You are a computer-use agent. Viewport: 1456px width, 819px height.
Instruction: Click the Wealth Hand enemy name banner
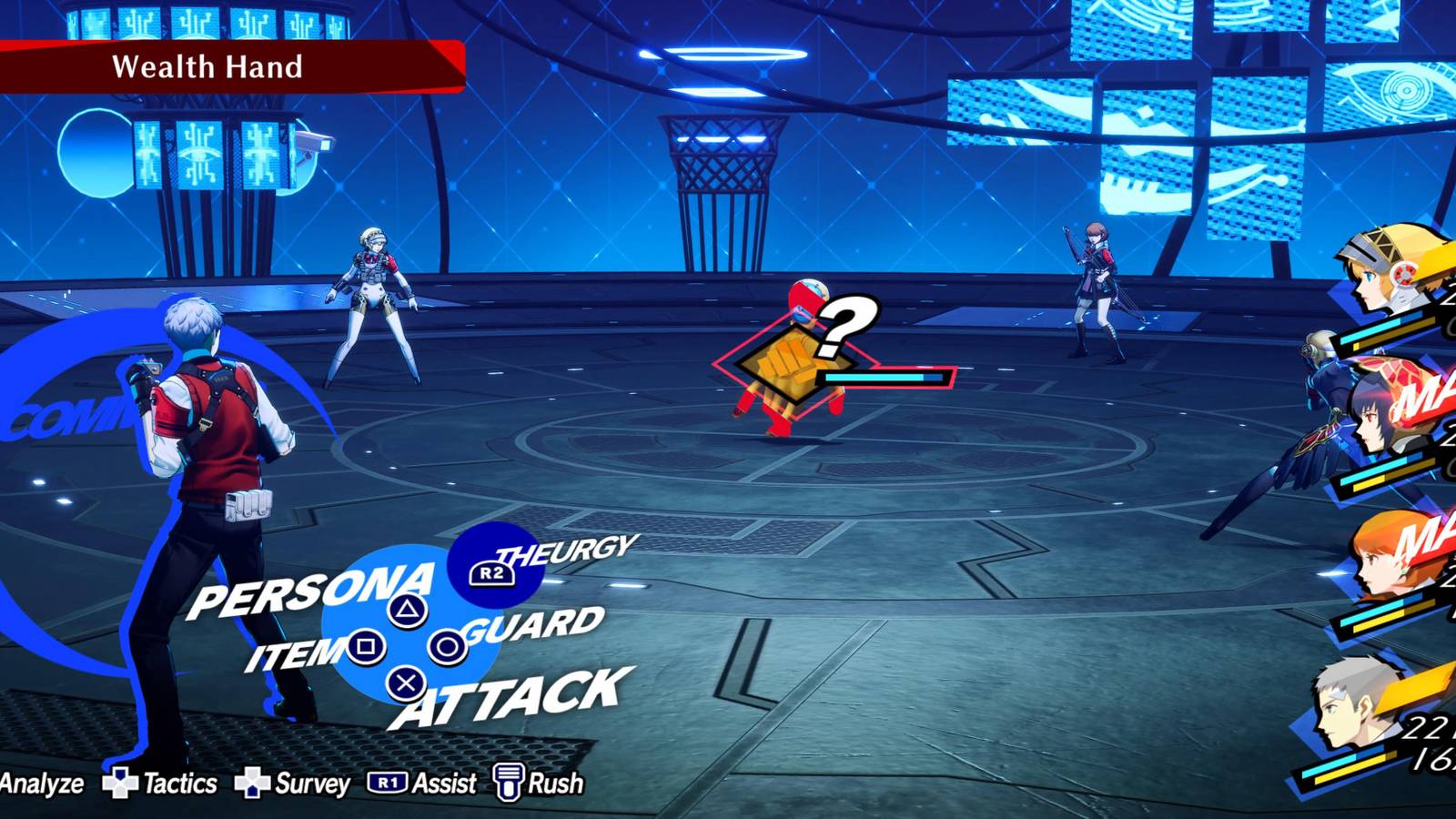209,66
